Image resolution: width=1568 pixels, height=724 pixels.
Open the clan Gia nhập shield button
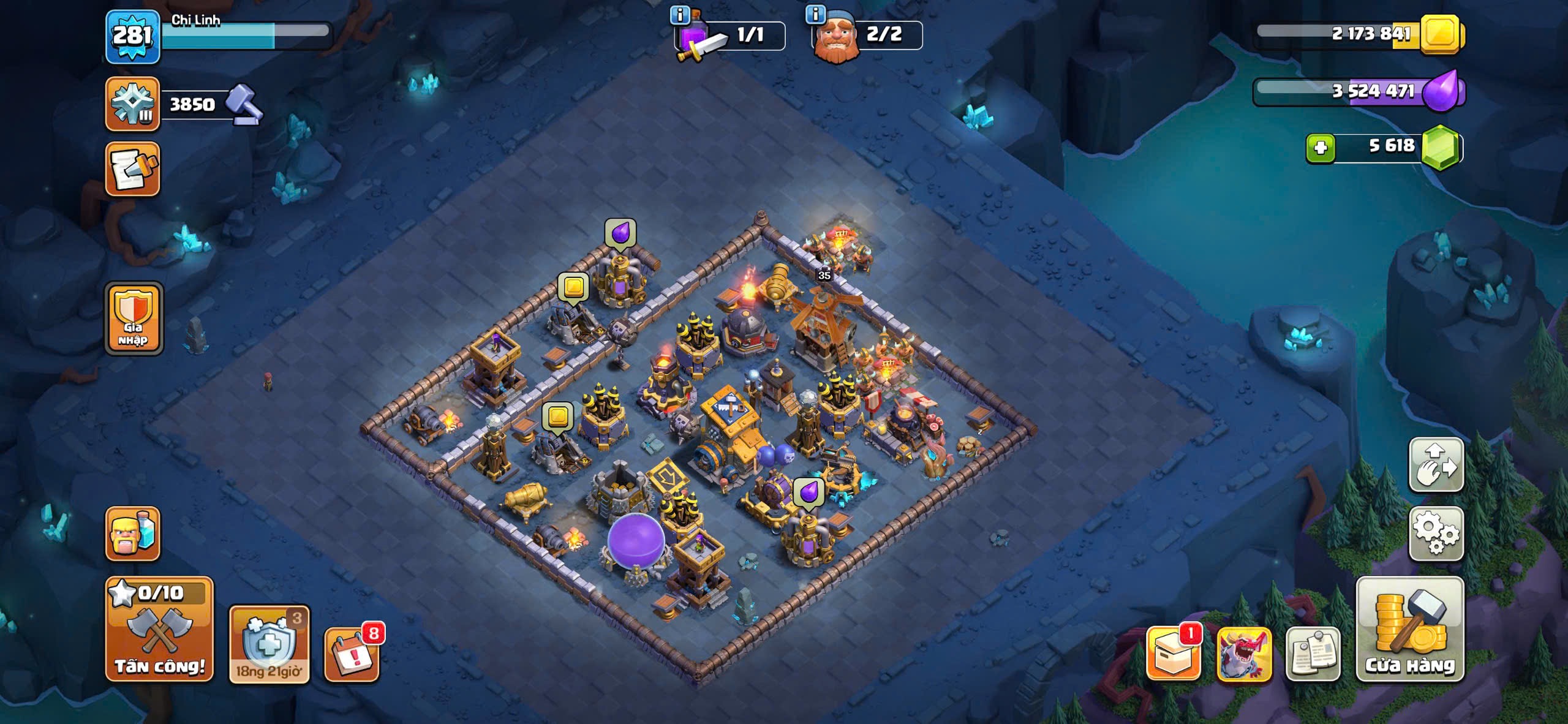[134, 319]
